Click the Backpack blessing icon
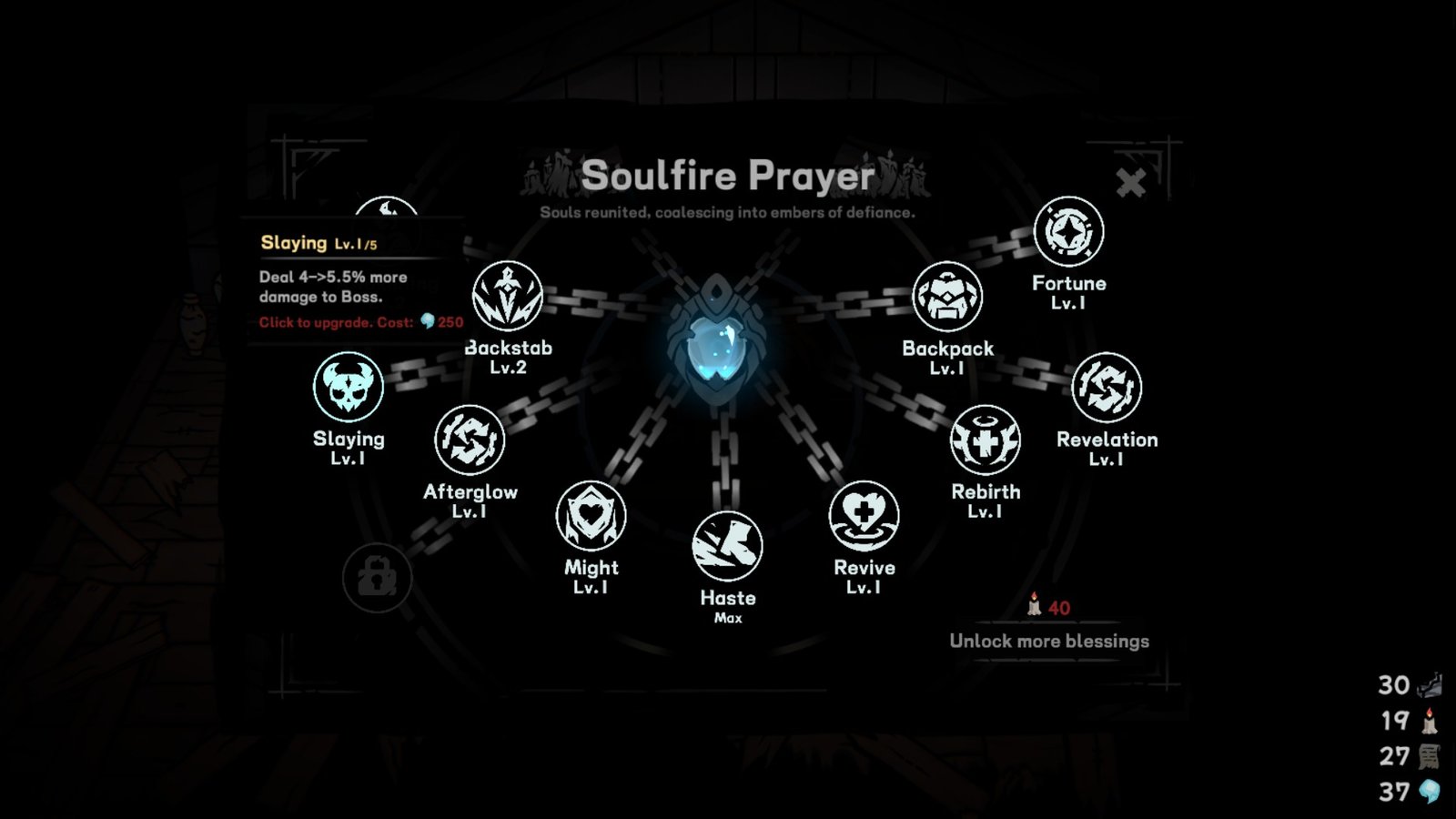Viewport: 1456px width, 819px height. point(947,298)
